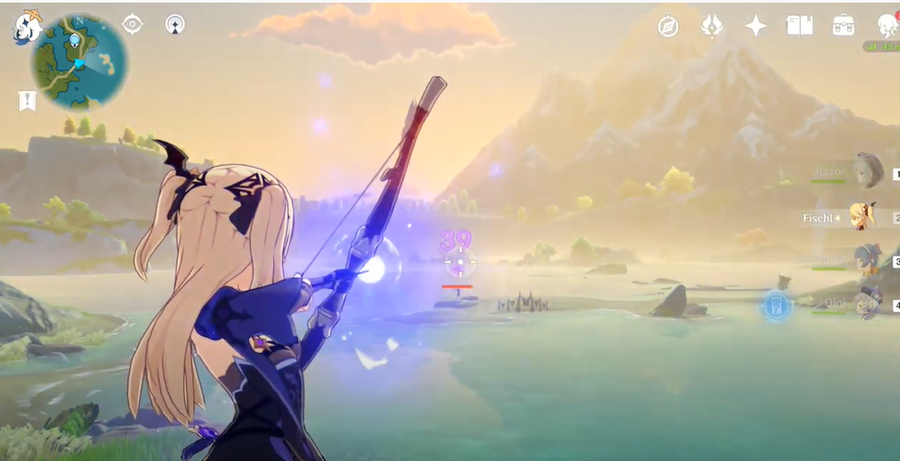Switch to the third party member portrait
The width and height of the screenshot is (900, 461).
pos(866,260)
